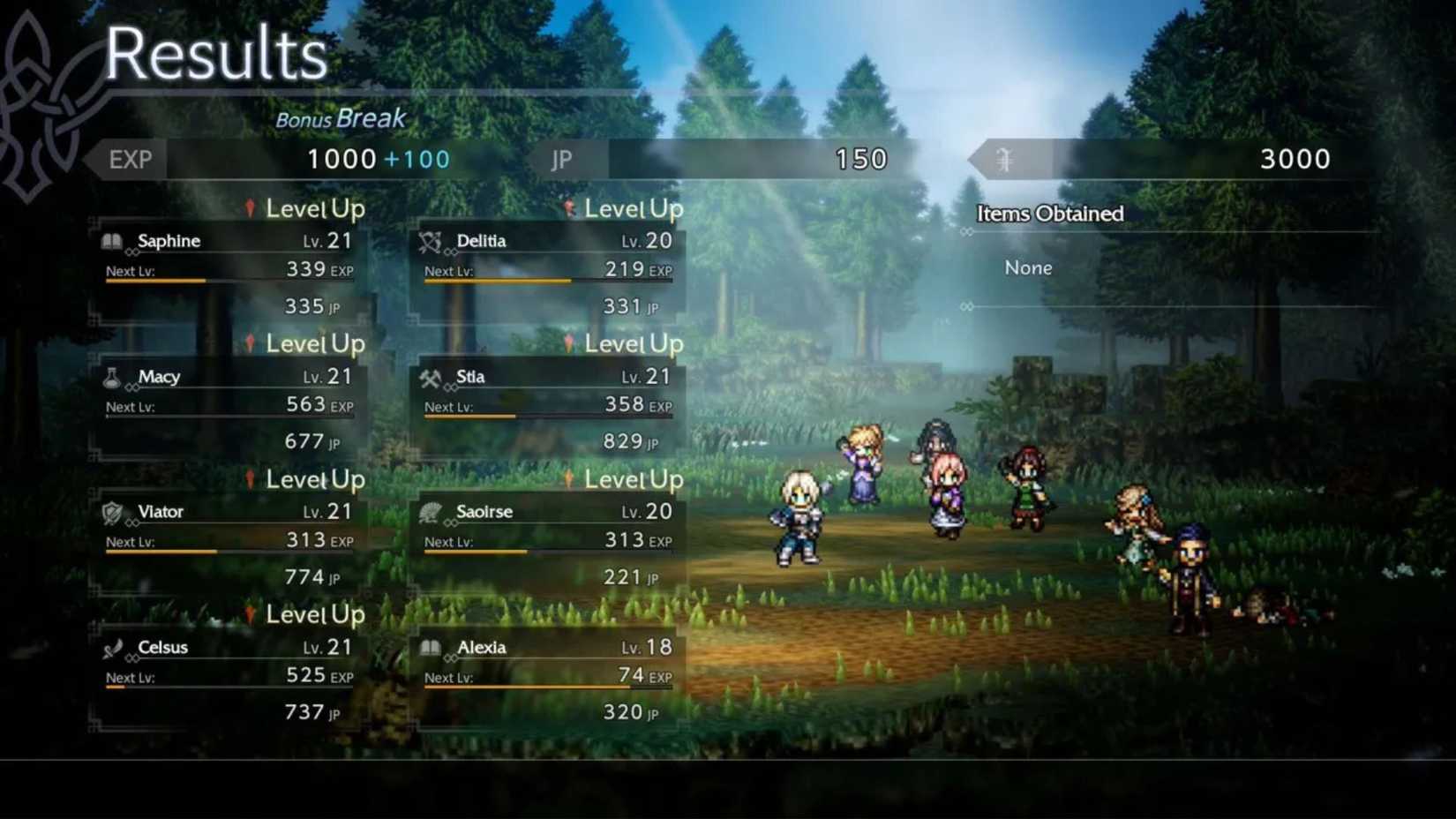Screen dimensions: 1456x819
Task: Switch to the JP header tab
Action: click(x=560, y=159)
